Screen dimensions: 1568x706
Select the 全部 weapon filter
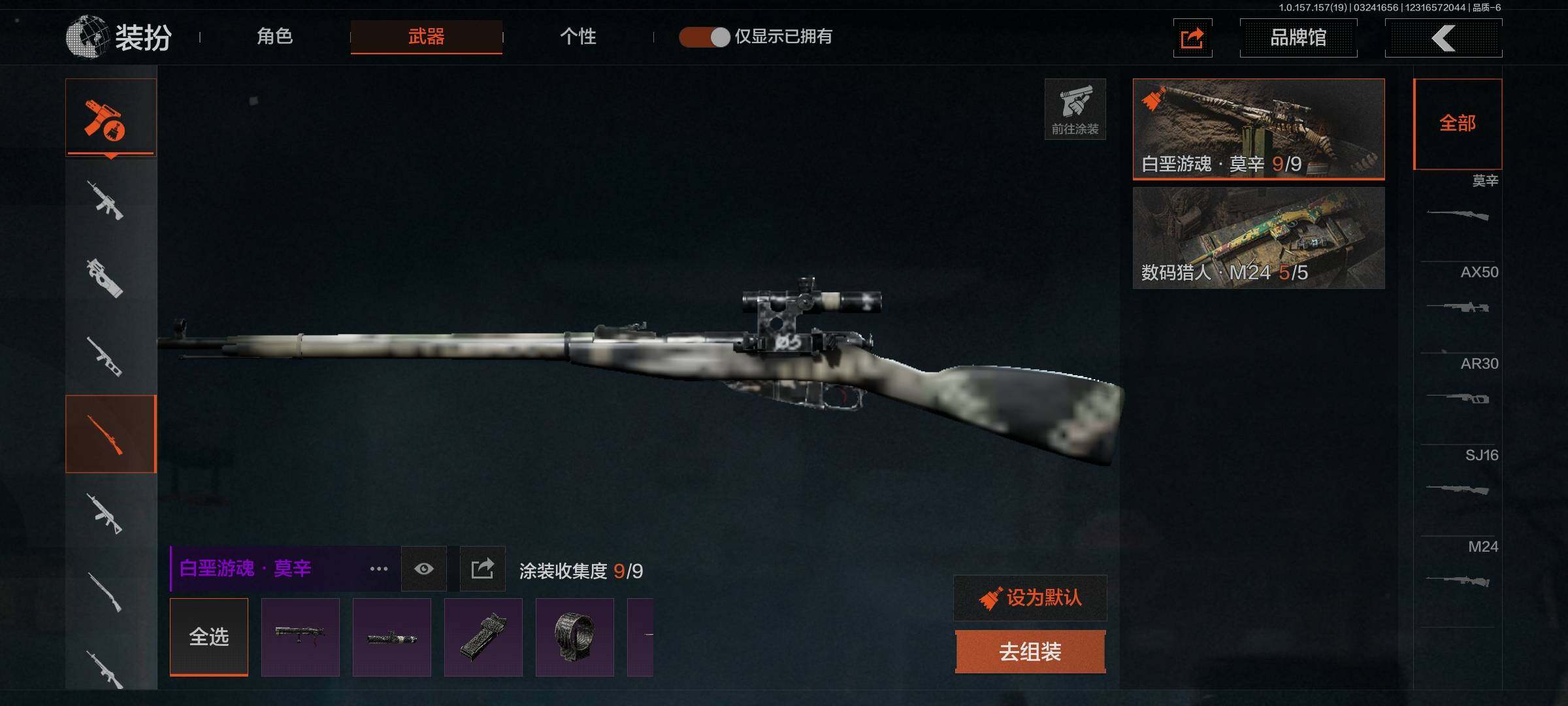coord(1458,124)
